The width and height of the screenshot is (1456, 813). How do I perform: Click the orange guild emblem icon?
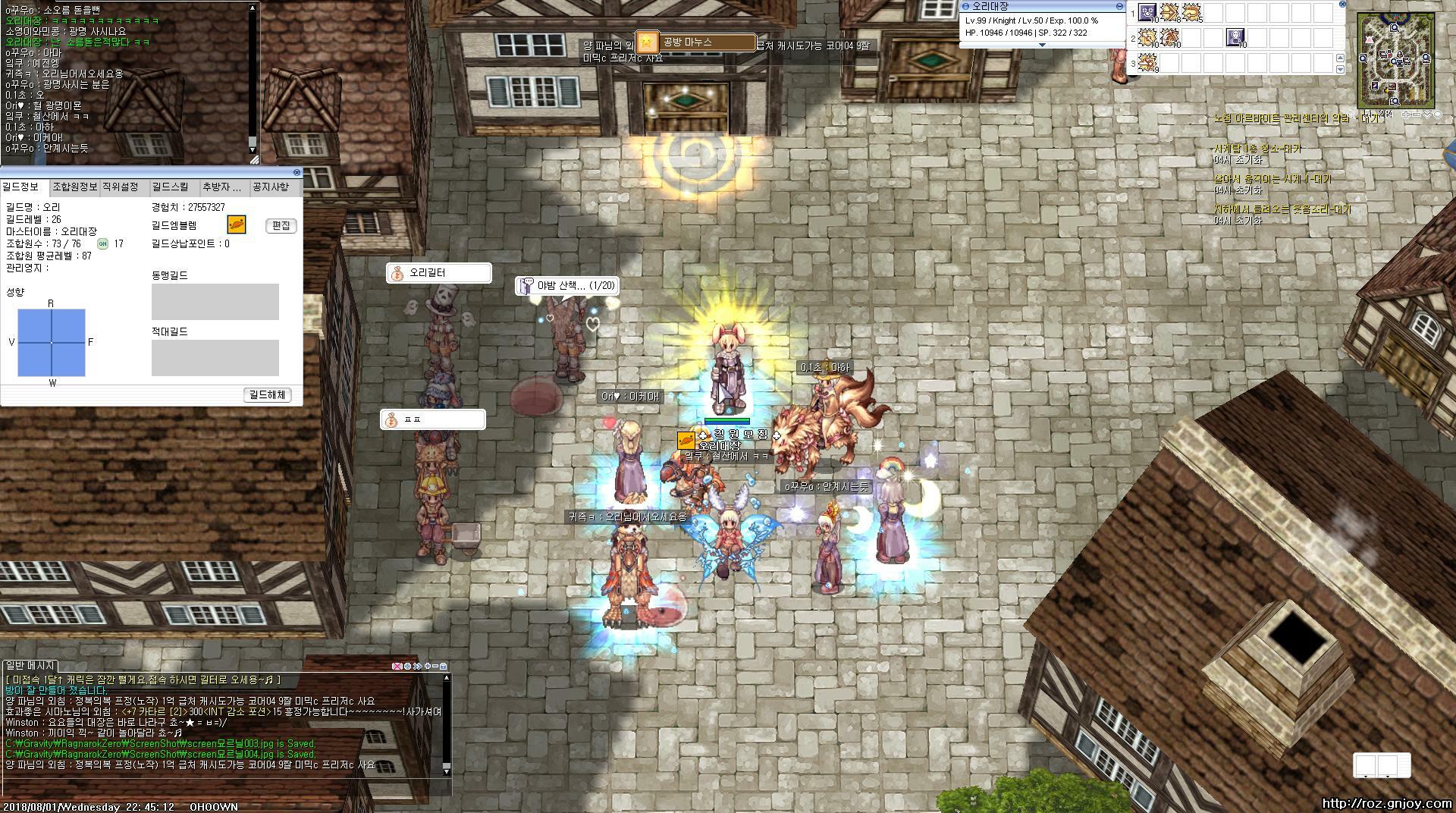click(x=237, y=224)
